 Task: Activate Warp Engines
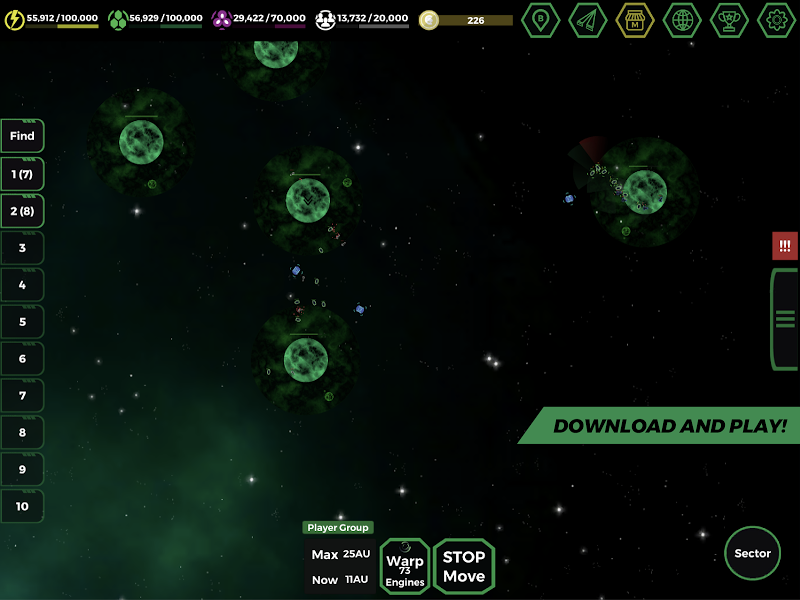click(x=405, y=566)
